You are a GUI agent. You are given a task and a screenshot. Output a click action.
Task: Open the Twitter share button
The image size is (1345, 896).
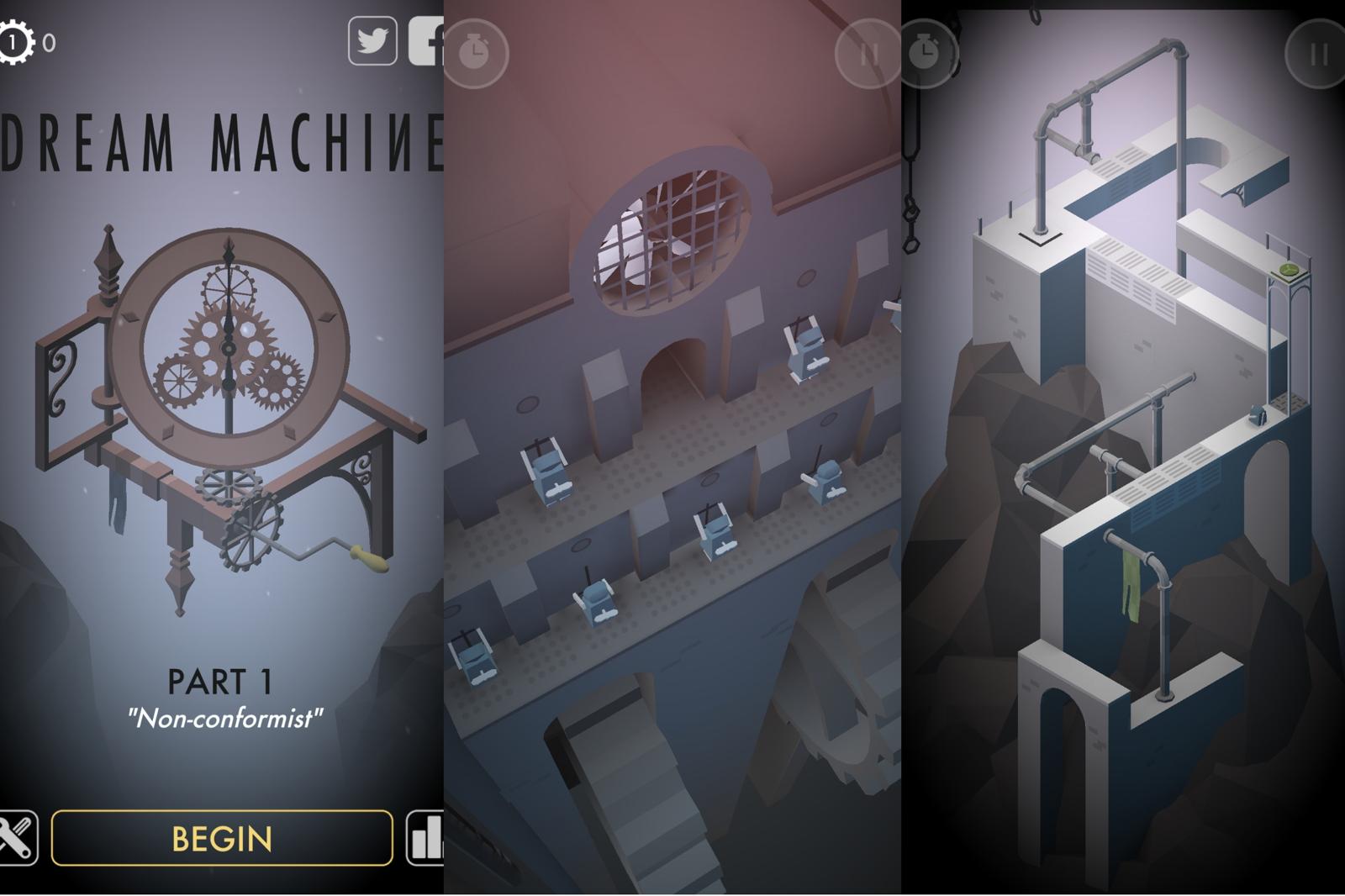pyautogui.click(x=372, y=40)
